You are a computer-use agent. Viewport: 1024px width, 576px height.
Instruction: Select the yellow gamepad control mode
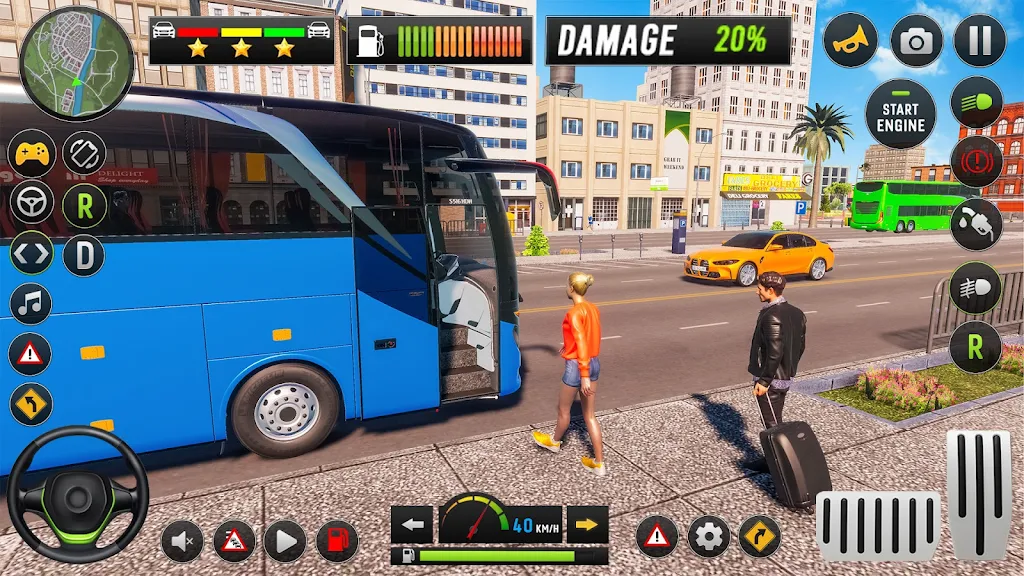tap(32, 154)
